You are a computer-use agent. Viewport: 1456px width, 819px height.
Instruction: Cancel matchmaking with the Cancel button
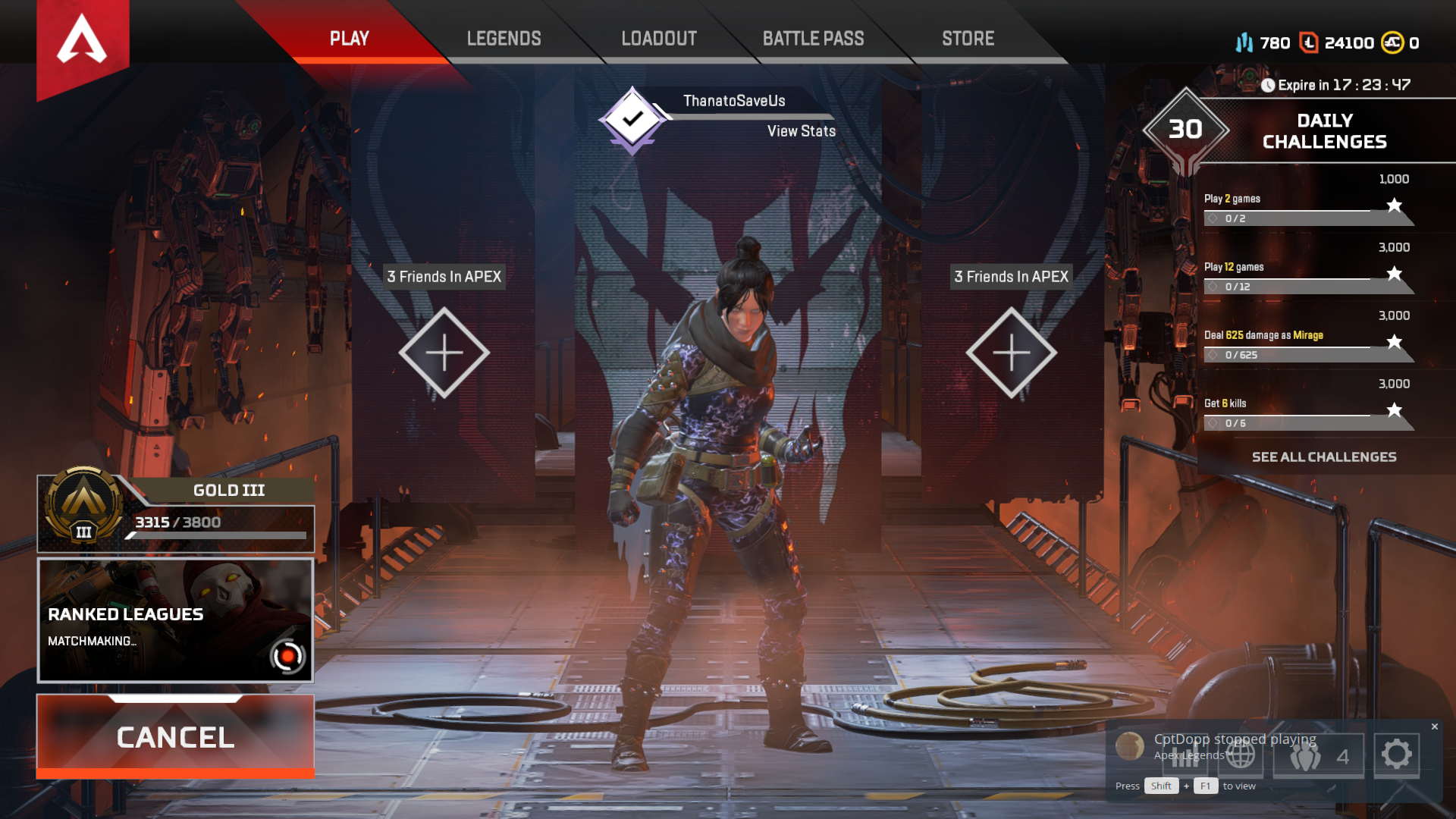pos(175,737)
